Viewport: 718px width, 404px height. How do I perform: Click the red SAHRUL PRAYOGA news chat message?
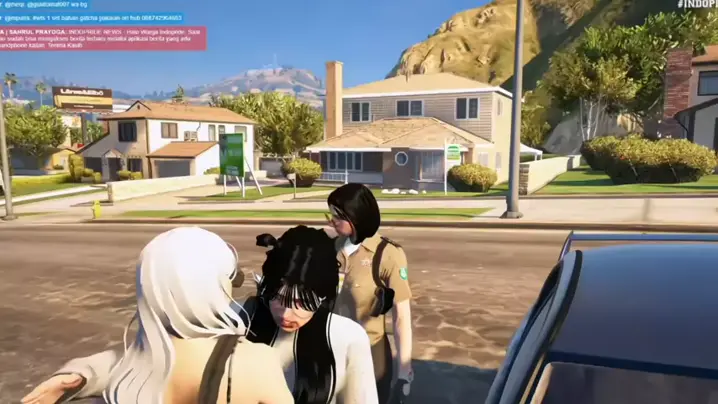pyautogui.click(x=102, y=39)
